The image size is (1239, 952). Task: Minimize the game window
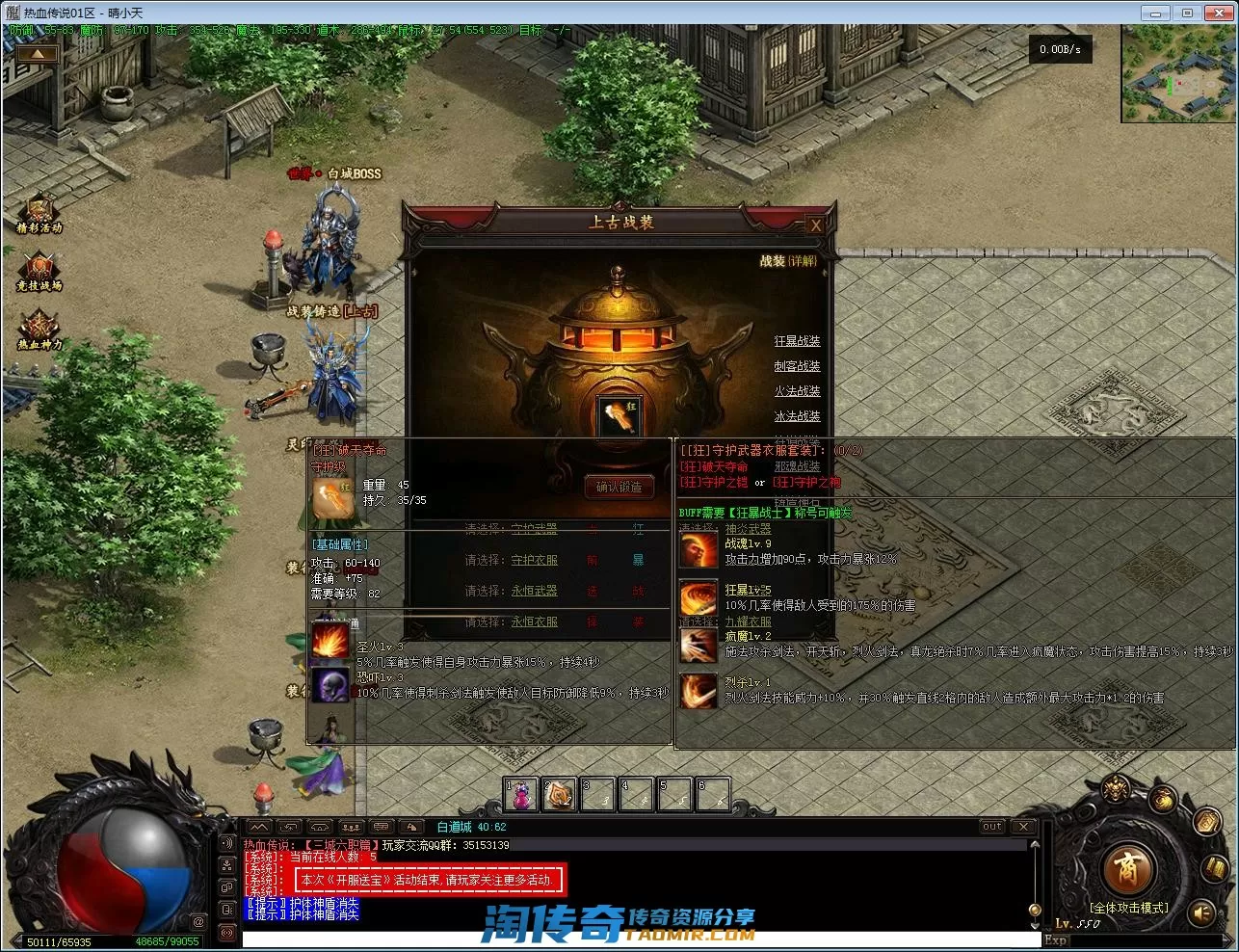[x=1154, y=13]
